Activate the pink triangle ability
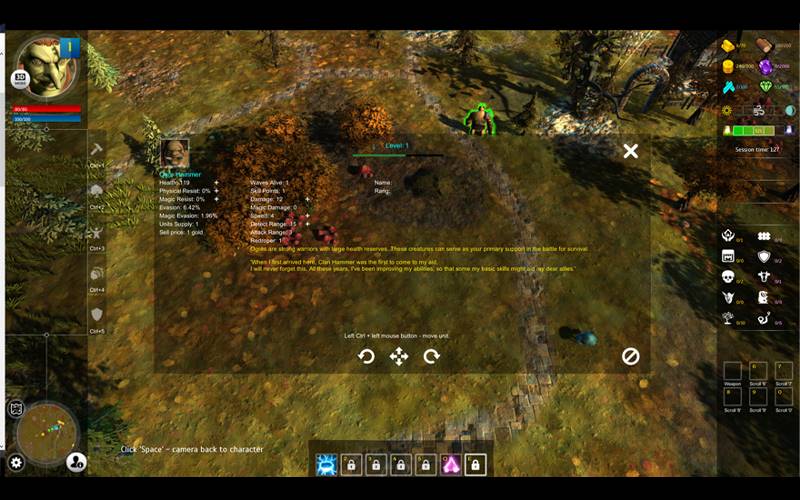Image resolution: width=800 pixels, height=500 pixels. click(451, 464)
